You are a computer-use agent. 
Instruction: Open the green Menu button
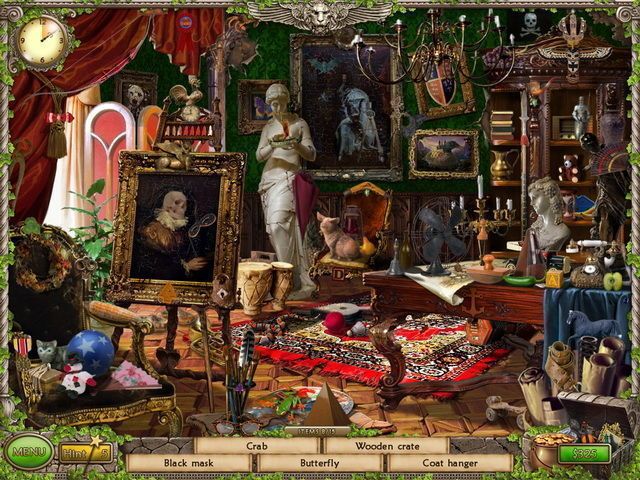(27, 453)
